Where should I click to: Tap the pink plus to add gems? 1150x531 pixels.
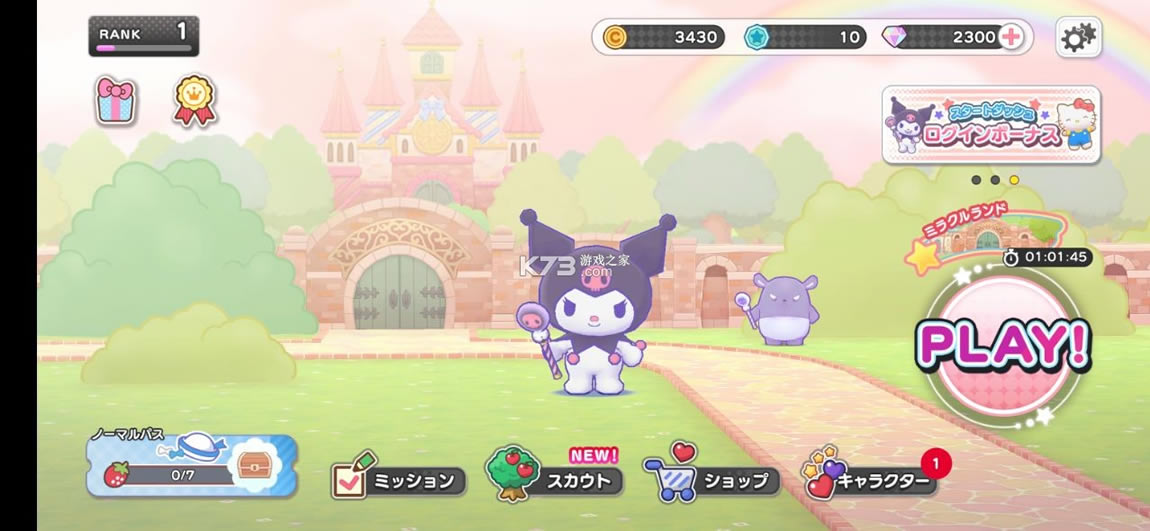tap(1011, 38)
